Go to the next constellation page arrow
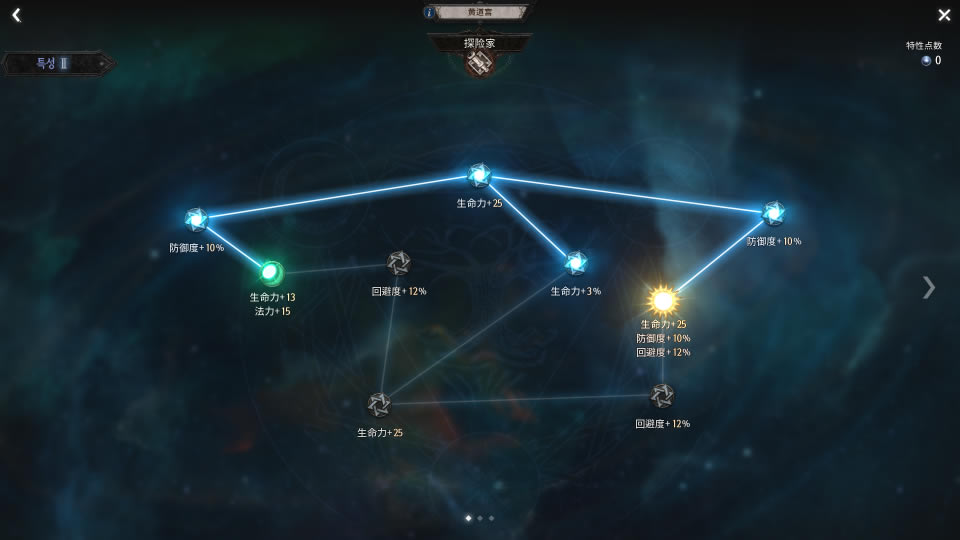The height and width of the screenshot is (540, 960). (x=929, y=287)
